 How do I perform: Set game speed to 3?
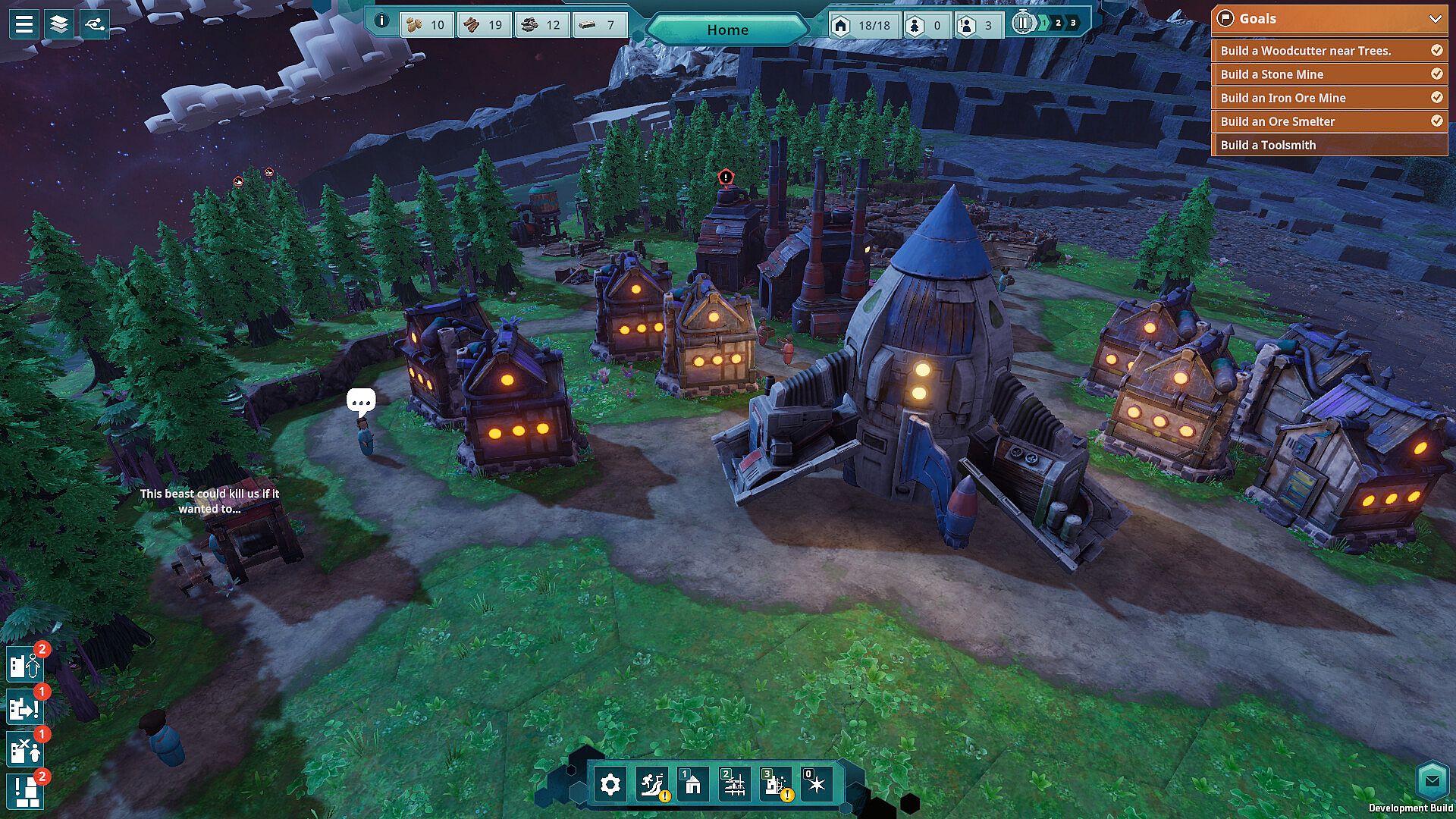pyautogui.click(x=1073, y=23)
